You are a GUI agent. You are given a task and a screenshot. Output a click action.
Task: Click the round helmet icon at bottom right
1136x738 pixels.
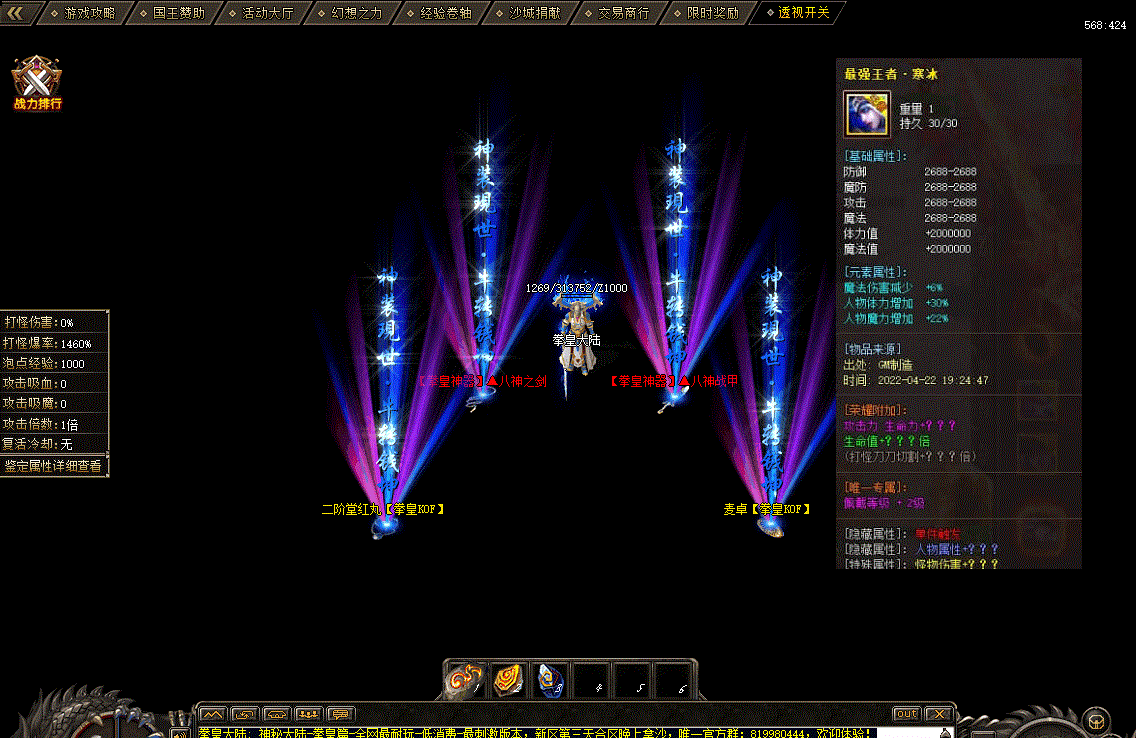click(1096, 720)
